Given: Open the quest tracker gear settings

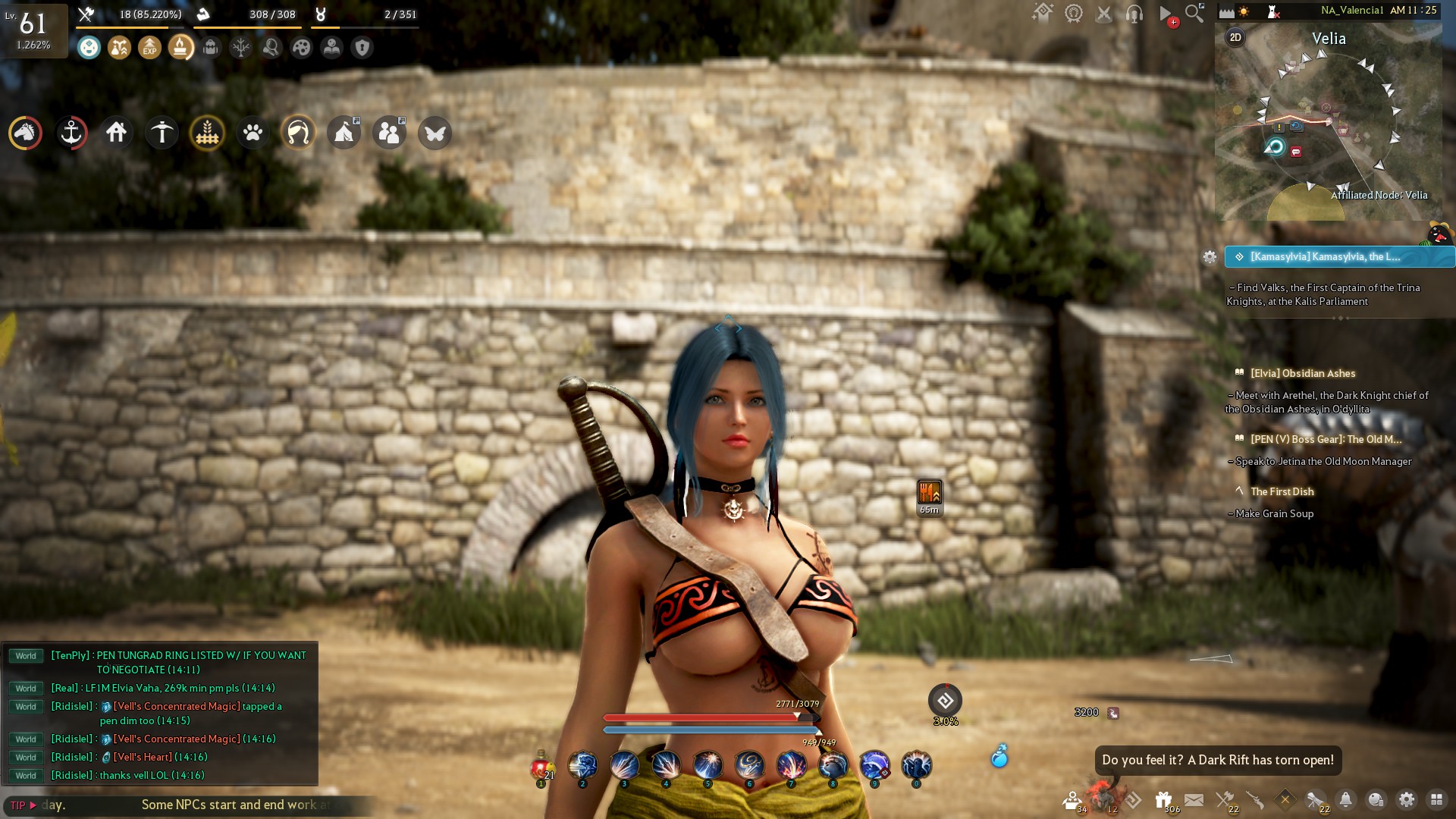Looking at the screenshot, I should point(1210,257).
